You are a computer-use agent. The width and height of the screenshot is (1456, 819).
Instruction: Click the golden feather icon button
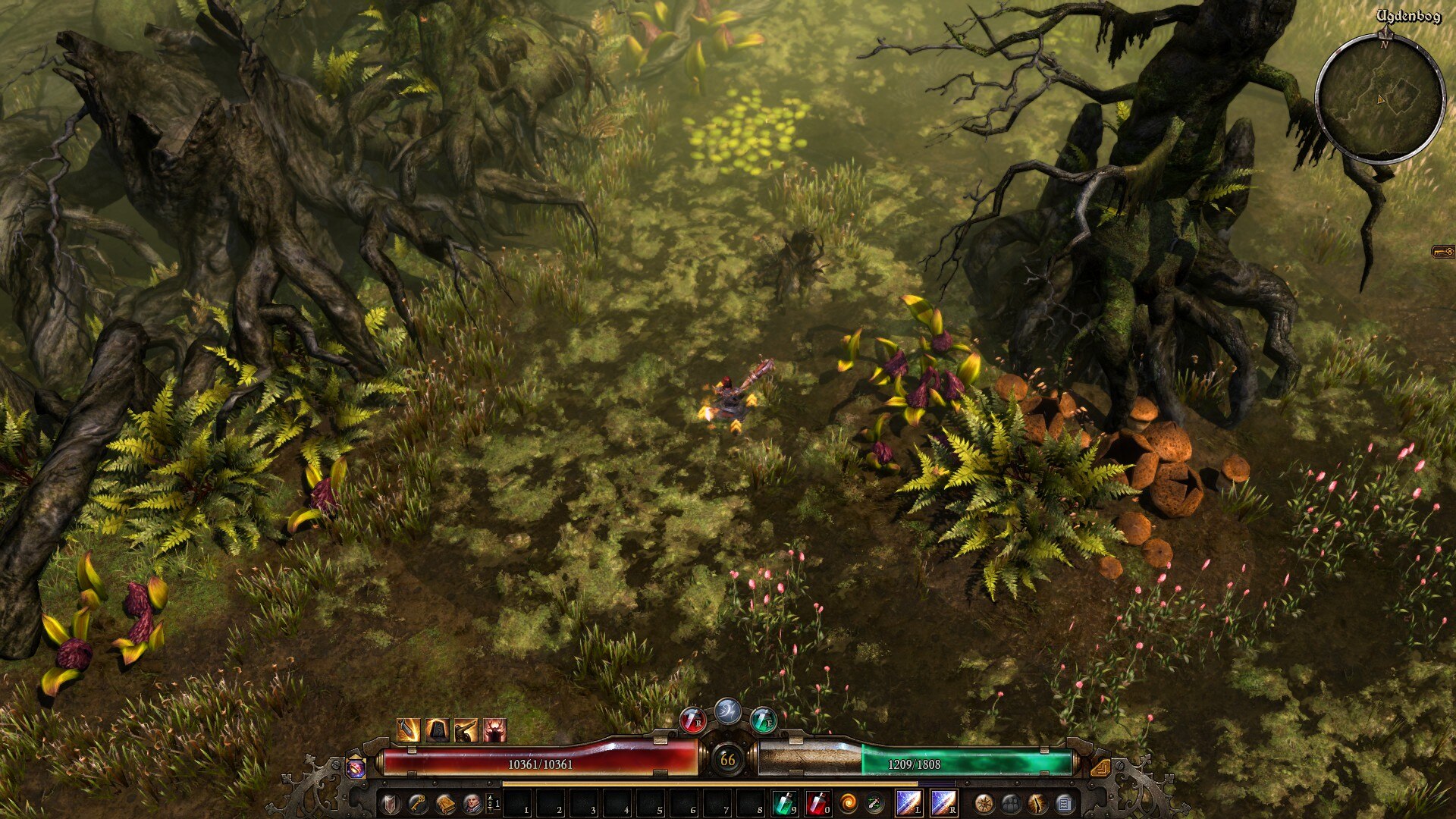(x=1037, y=803)
